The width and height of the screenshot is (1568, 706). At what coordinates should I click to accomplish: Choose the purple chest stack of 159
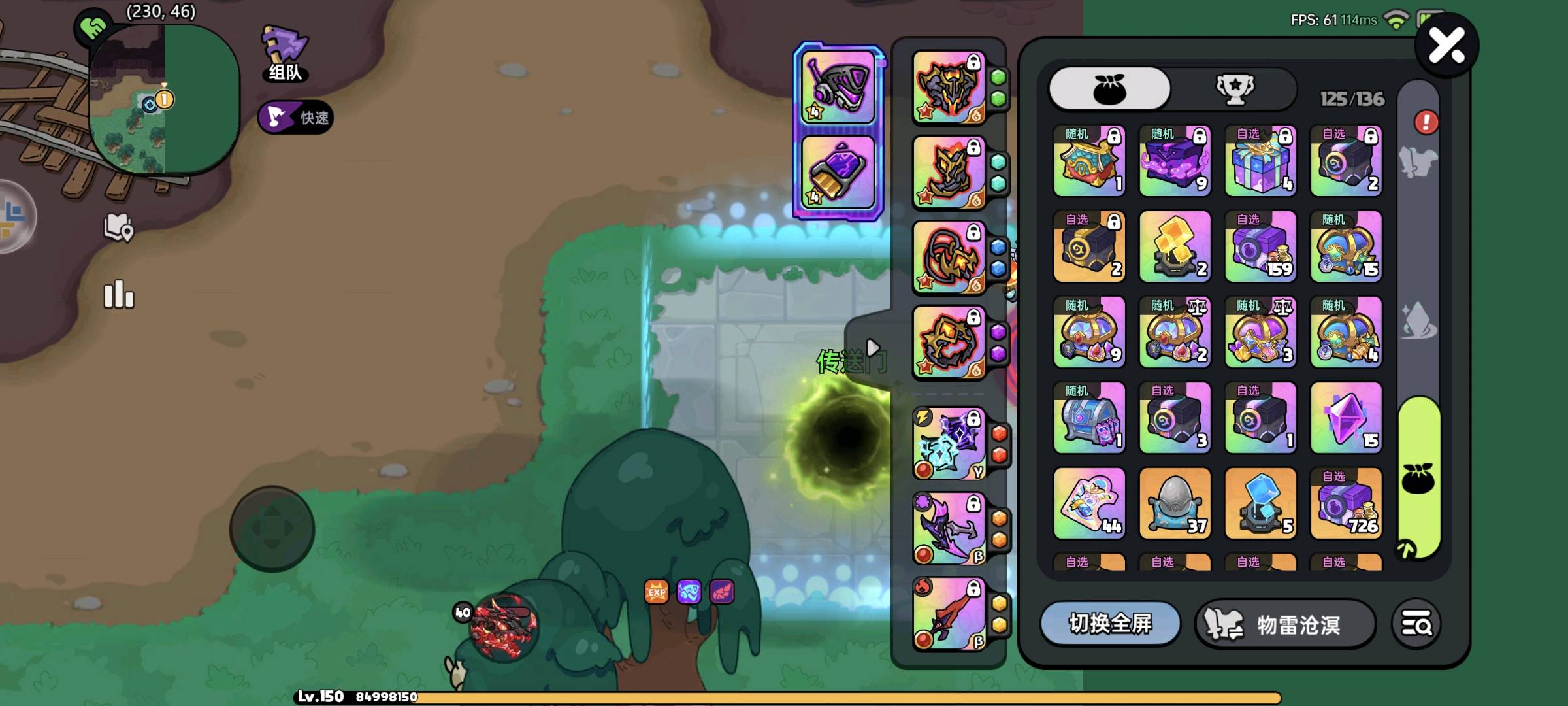click(x=1260, y=247)
